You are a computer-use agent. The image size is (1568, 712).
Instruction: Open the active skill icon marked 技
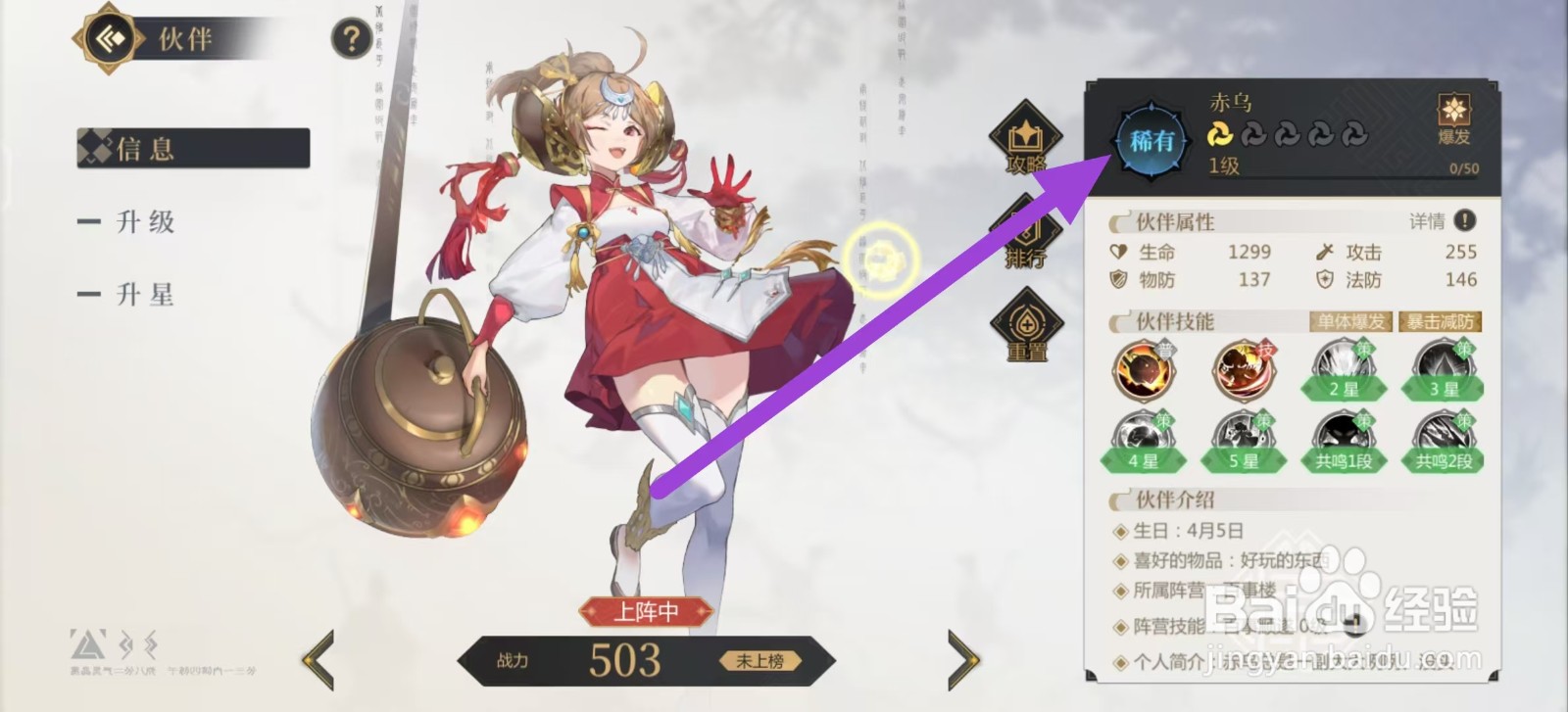coord(1243,370)
